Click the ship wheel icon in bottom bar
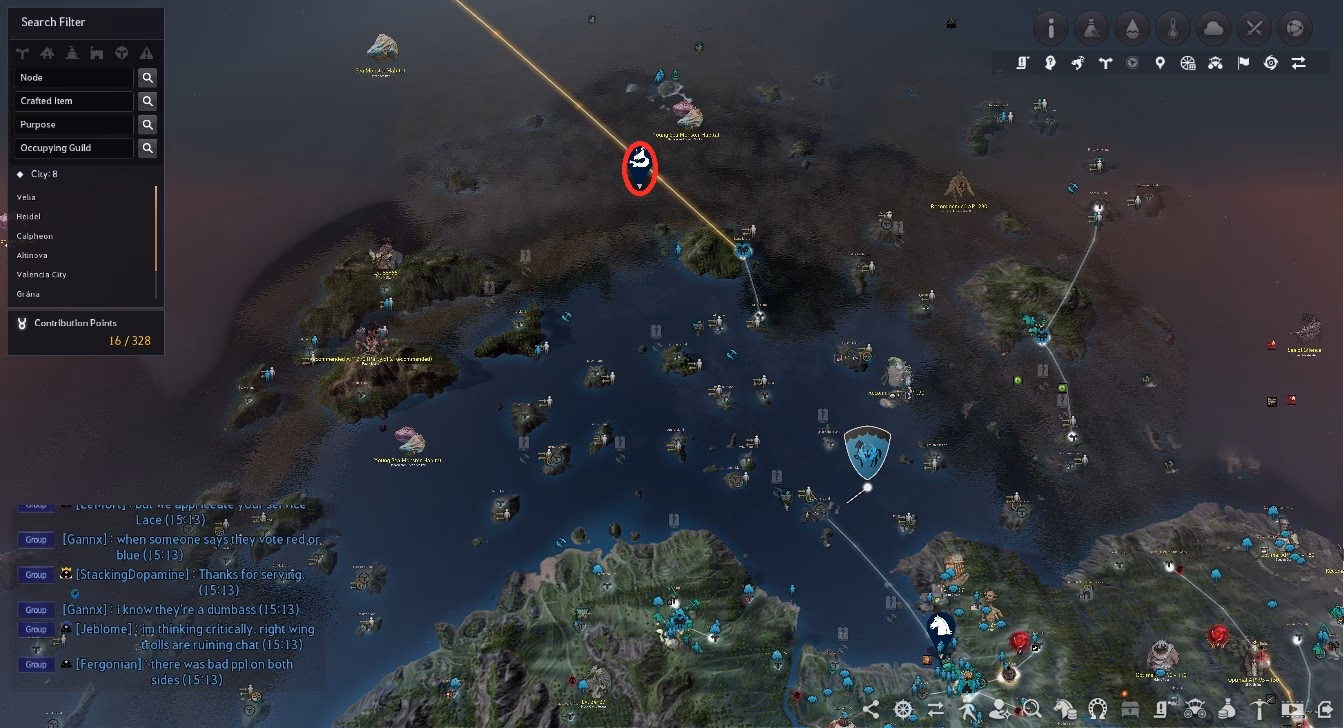 tap(903, 710)
